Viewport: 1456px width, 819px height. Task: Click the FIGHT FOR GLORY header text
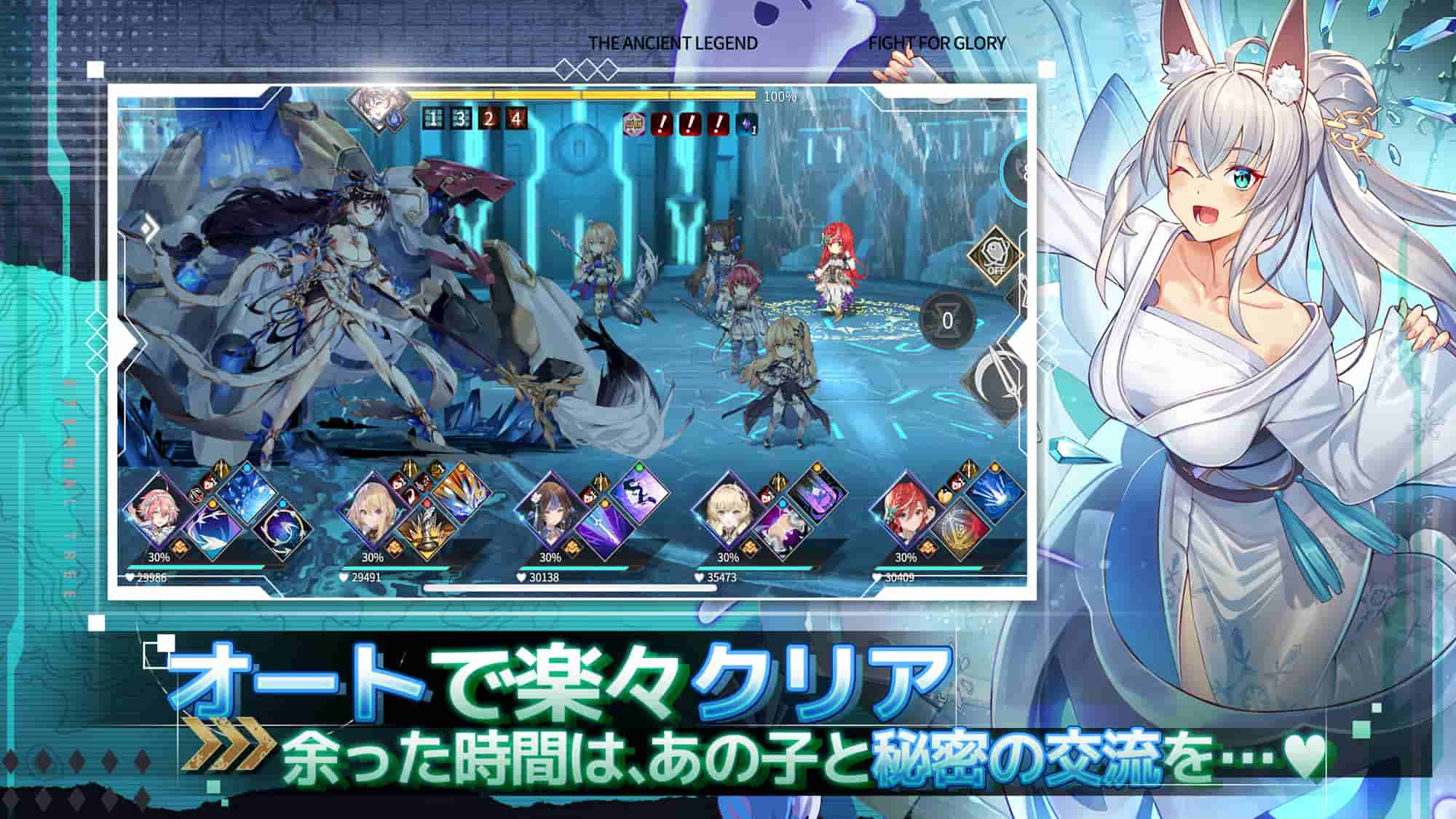(x=938, y=43)
